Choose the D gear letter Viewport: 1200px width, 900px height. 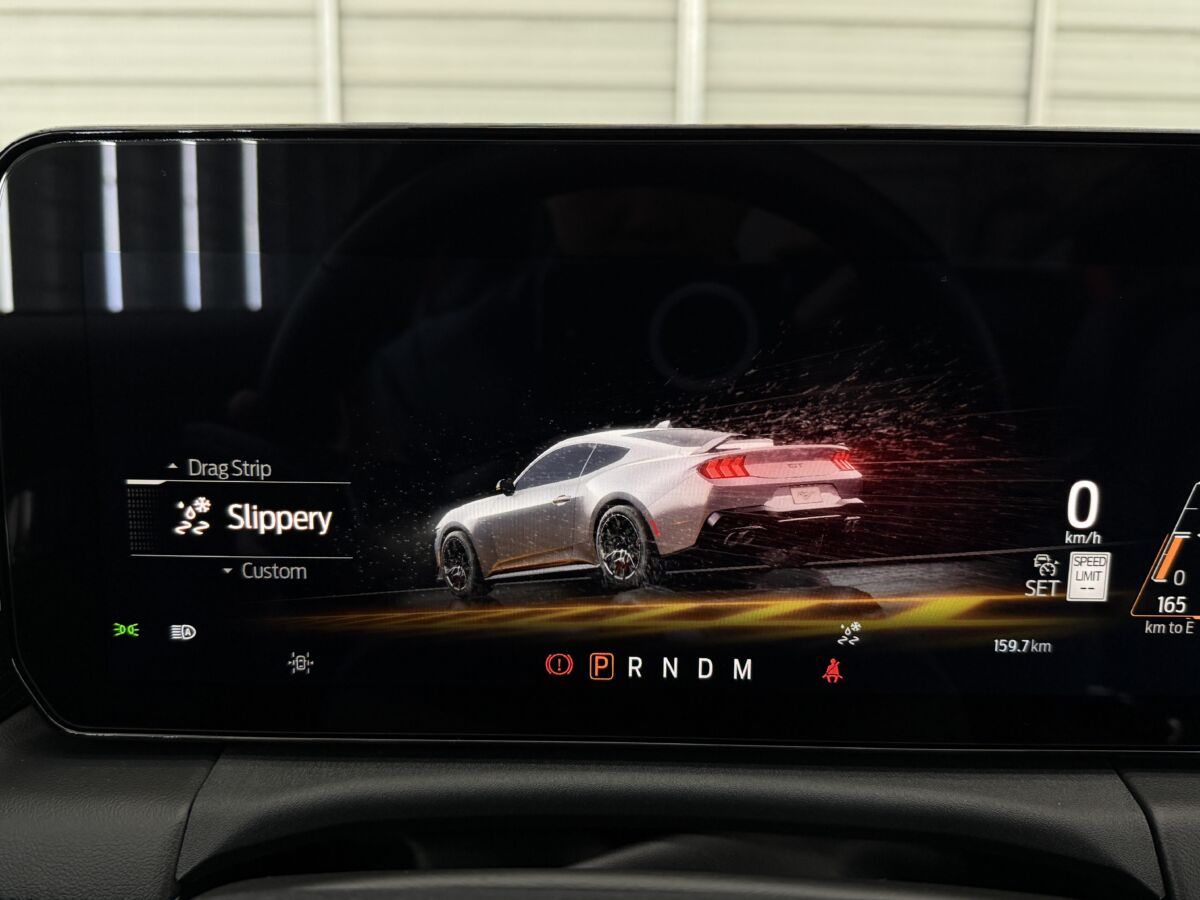pos(705,669)
